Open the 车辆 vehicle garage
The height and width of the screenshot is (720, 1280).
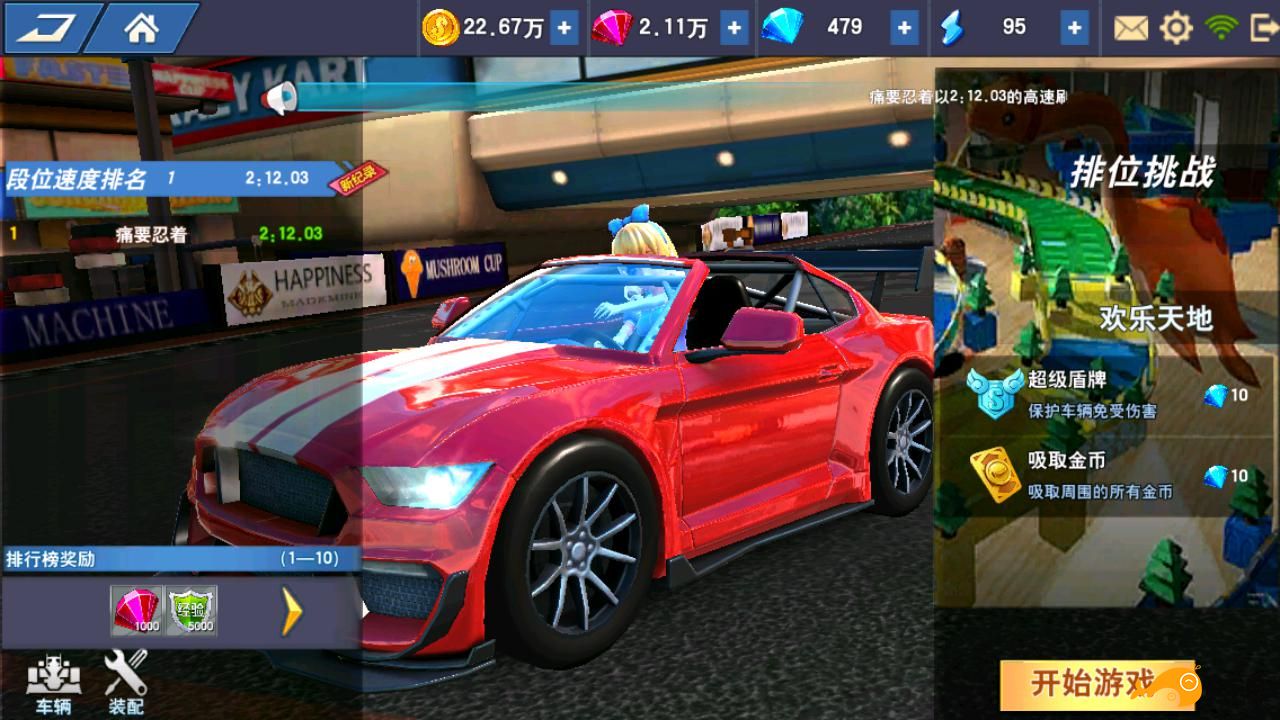click(53, 684)
